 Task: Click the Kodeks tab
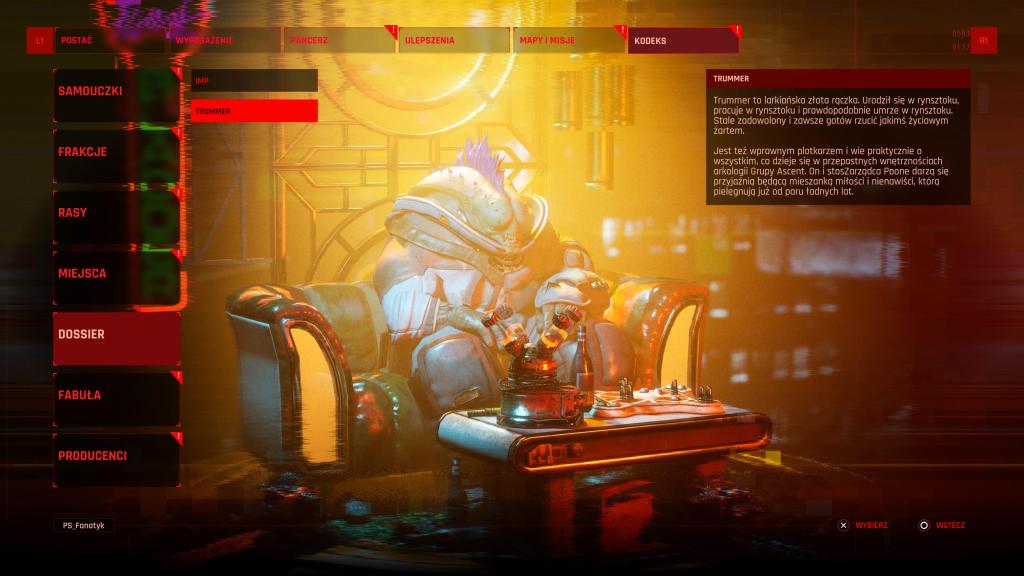pos(684,40)
